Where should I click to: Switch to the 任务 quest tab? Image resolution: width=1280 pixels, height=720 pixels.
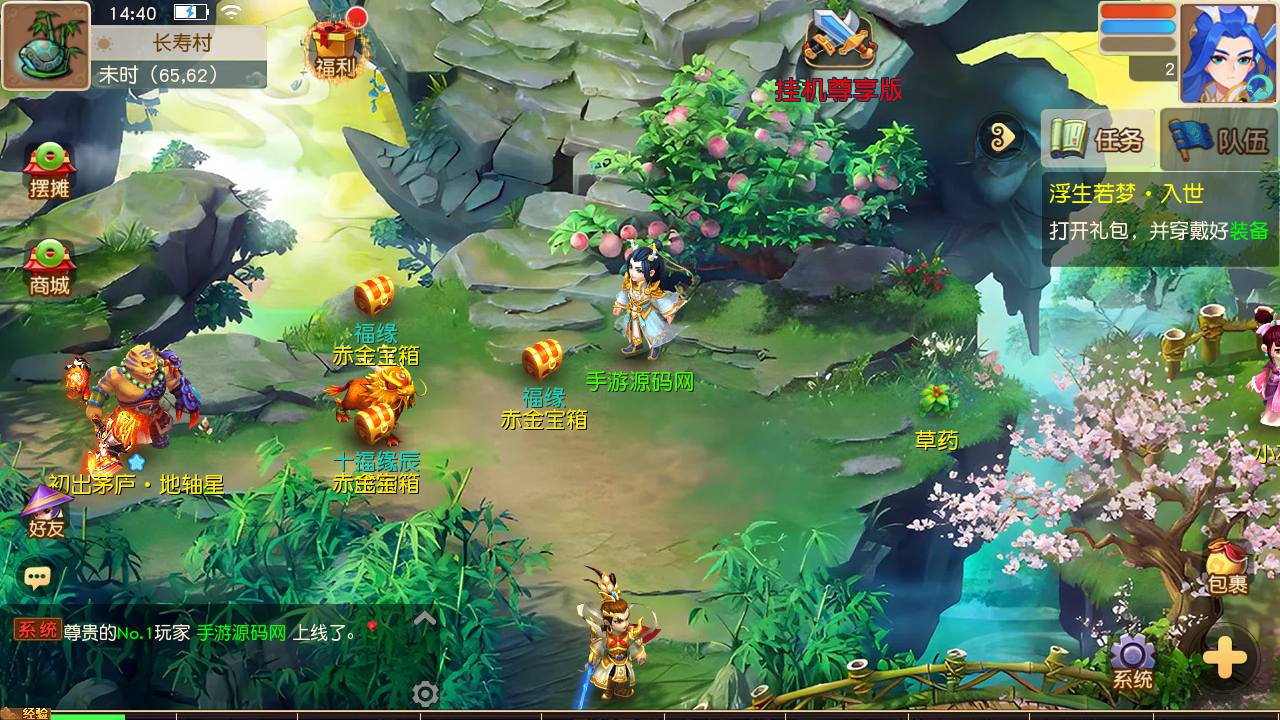[1098, 139]
